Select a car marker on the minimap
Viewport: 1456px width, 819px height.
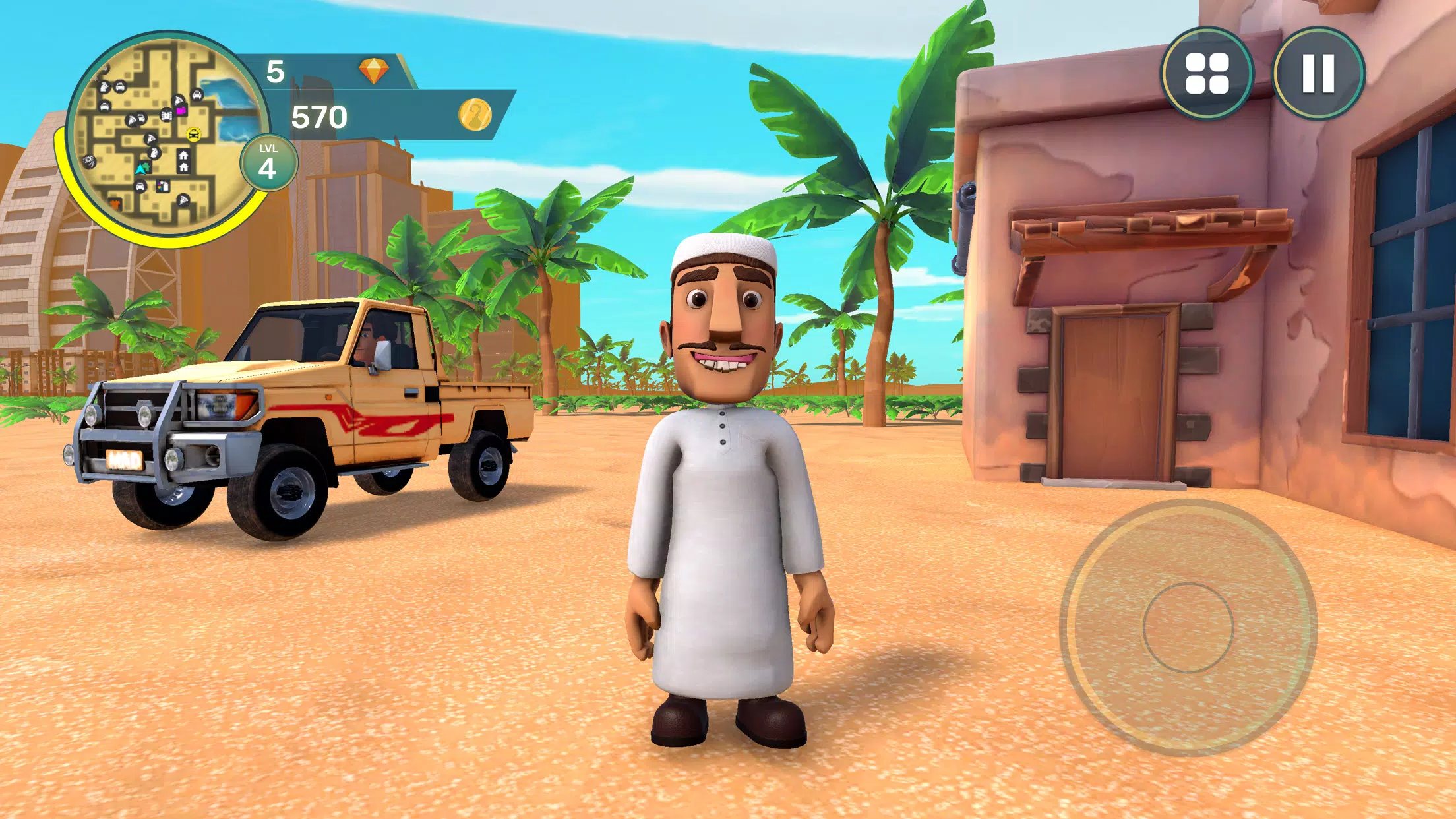(x=119, y=87)
